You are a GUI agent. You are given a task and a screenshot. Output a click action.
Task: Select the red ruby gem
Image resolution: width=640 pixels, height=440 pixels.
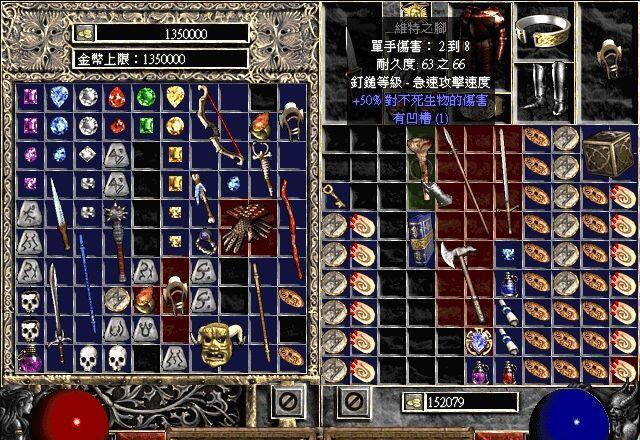[x=118, y=97]
